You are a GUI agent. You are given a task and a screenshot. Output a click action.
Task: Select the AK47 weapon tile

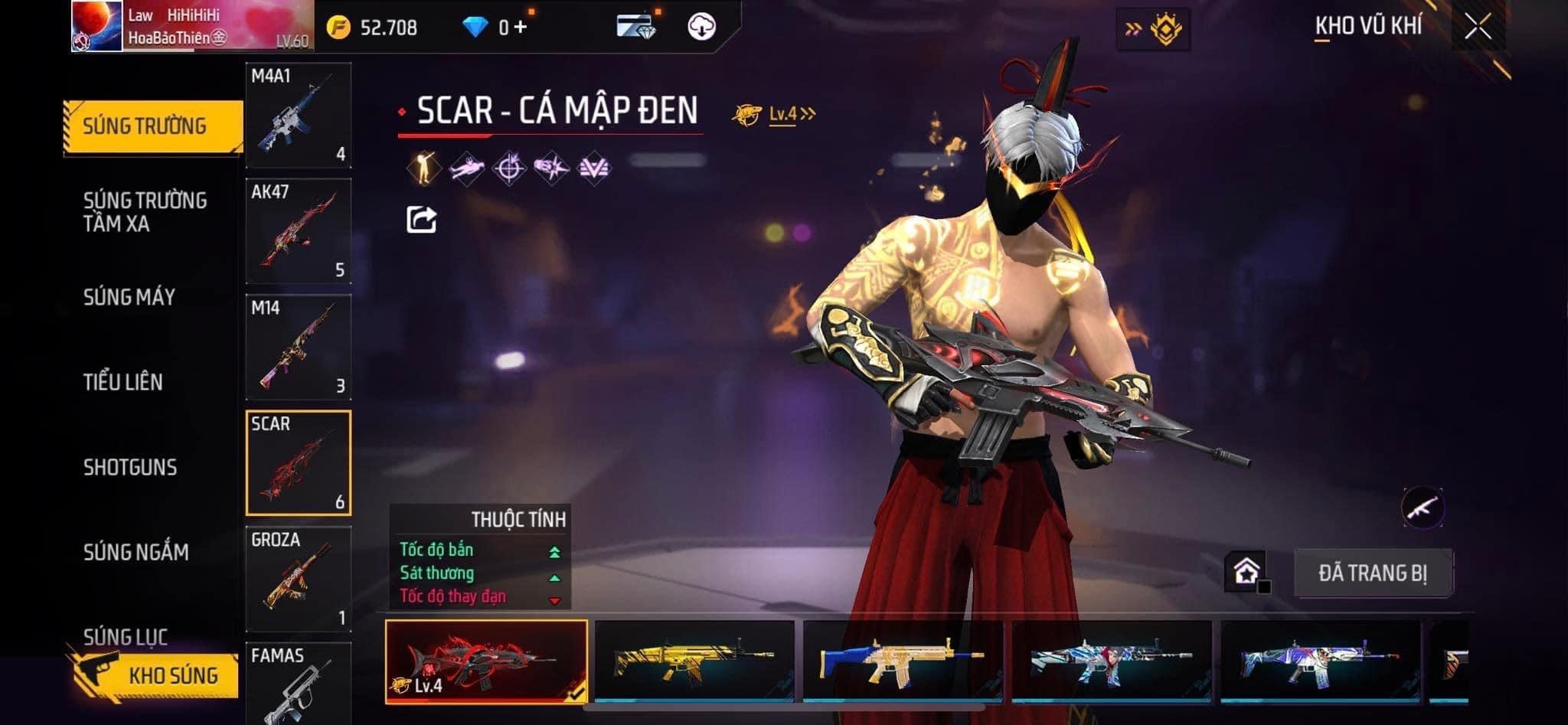298,231
